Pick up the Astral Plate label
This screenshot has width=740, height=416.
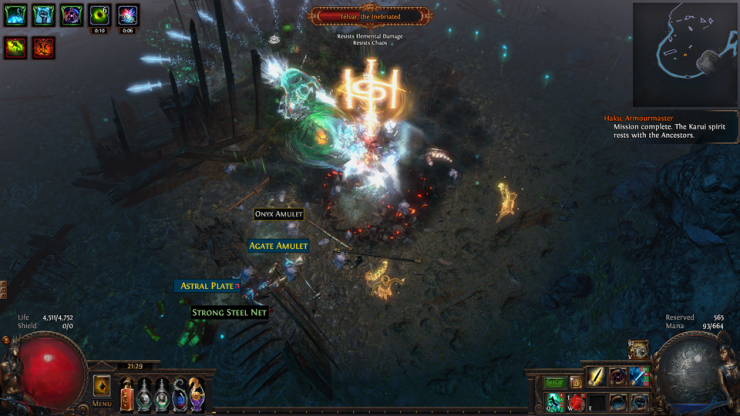pos(208,286)
